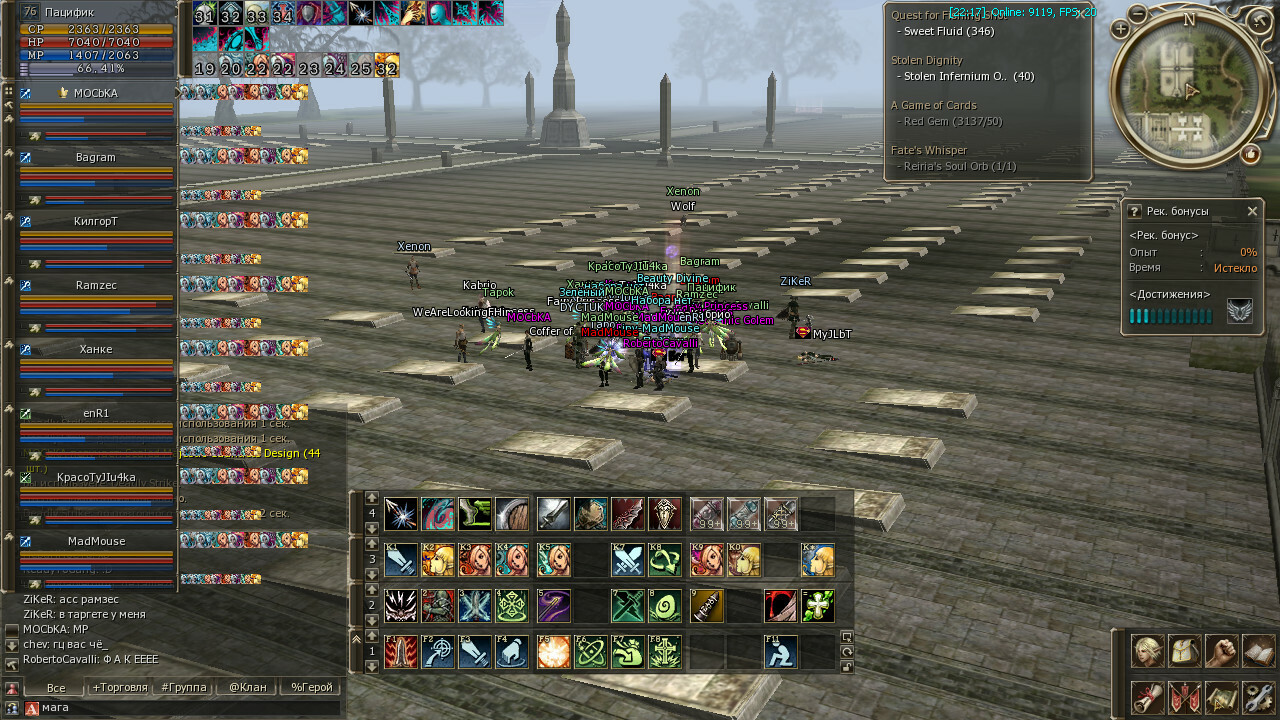The image size is (1280, 720).
Task: Select party member MadMouse in the party list
Action: tap(96, 541)
